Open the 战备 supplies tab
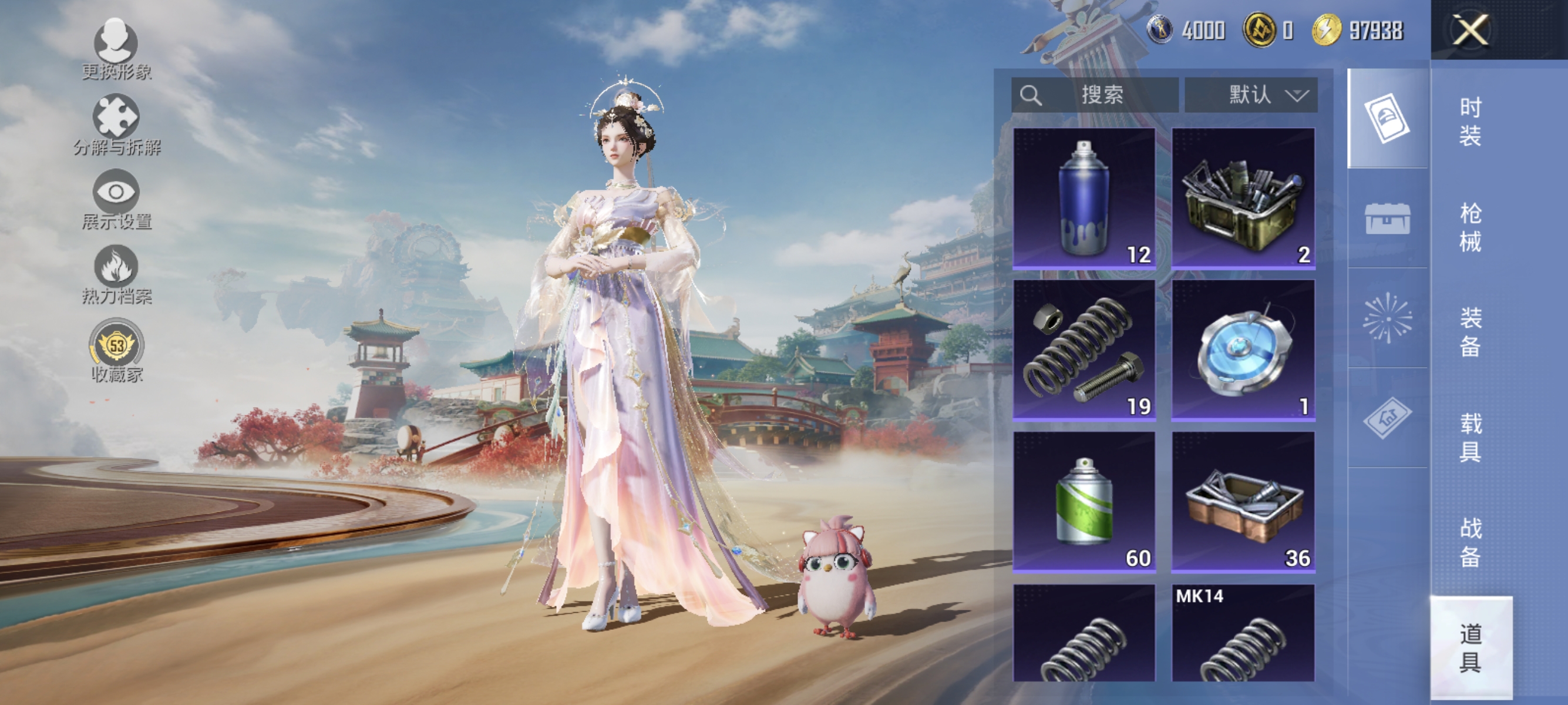Screen dimensions: 1568x705 tap(1471, 541)
